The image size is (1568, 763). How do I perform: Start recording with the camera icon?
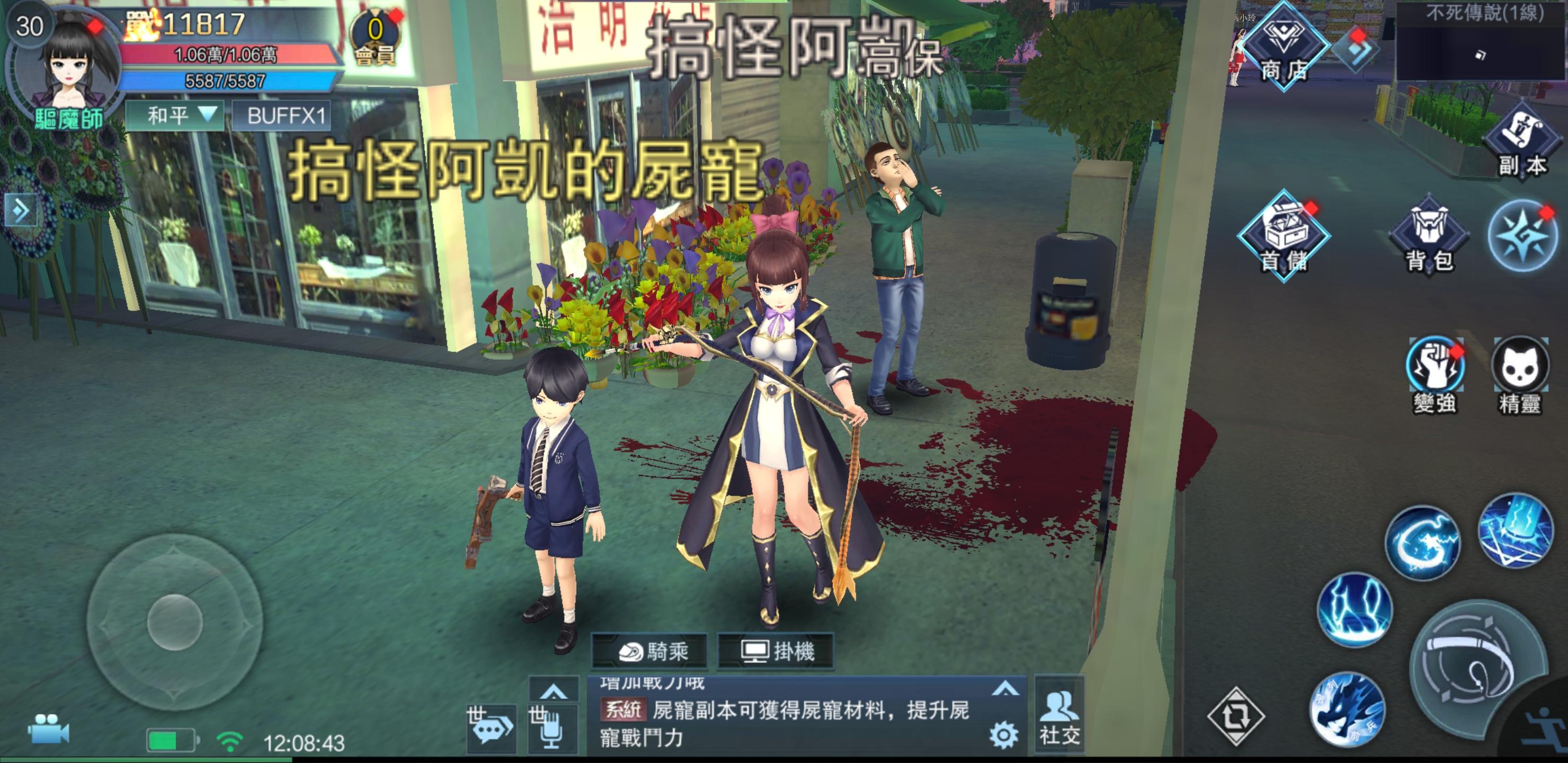[x=49, y=729]
